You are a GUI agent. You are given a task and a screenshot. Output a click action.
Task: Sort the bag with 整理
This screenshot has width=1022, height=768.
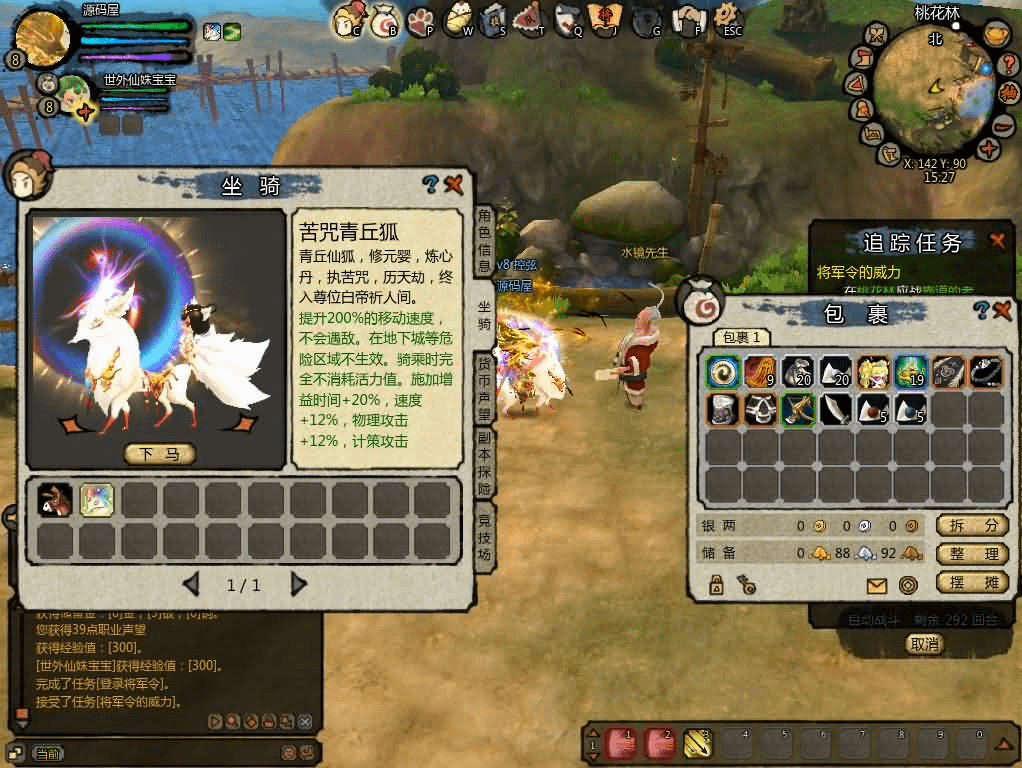pyautogui.click(x=971, y=554)
